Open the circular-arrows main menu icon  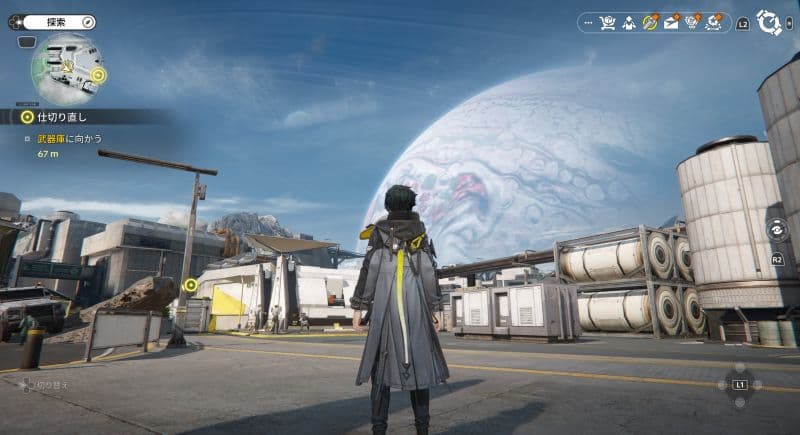coord(769,22)
